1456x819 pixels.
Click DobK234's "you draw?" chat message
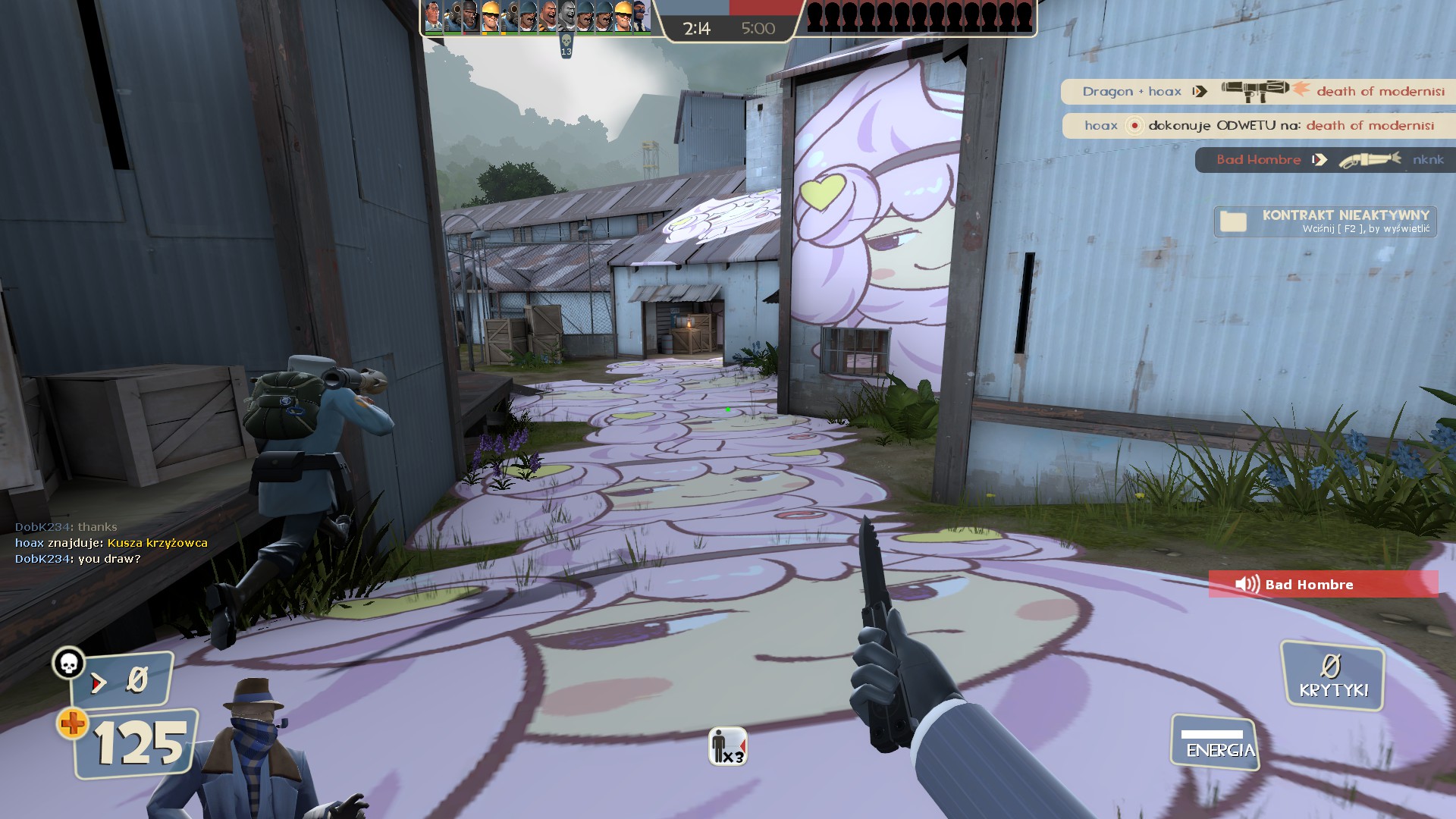pyautogui.click(x=78, y=559)
